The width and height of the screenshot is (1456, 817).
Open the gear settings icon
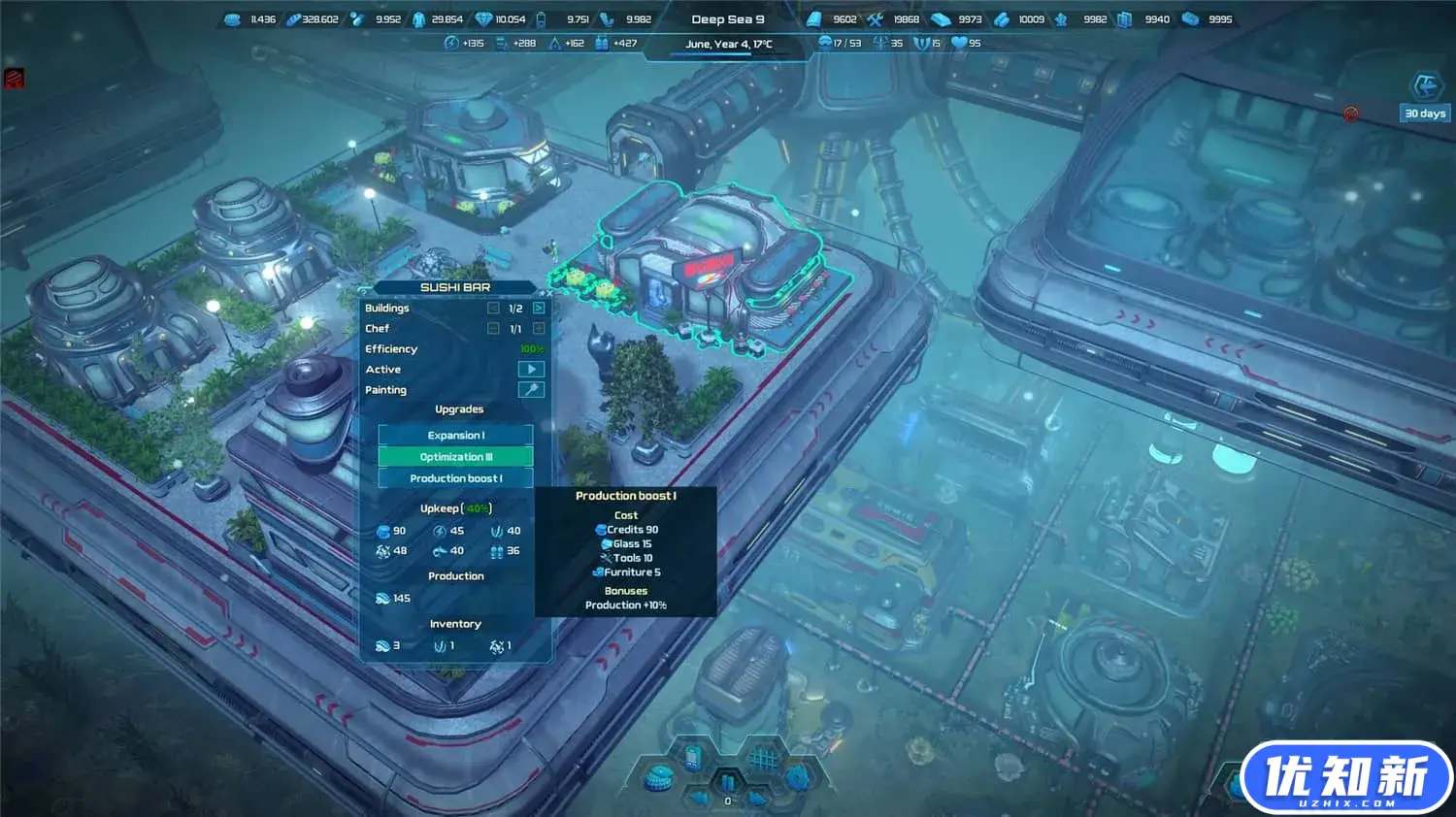797,776
